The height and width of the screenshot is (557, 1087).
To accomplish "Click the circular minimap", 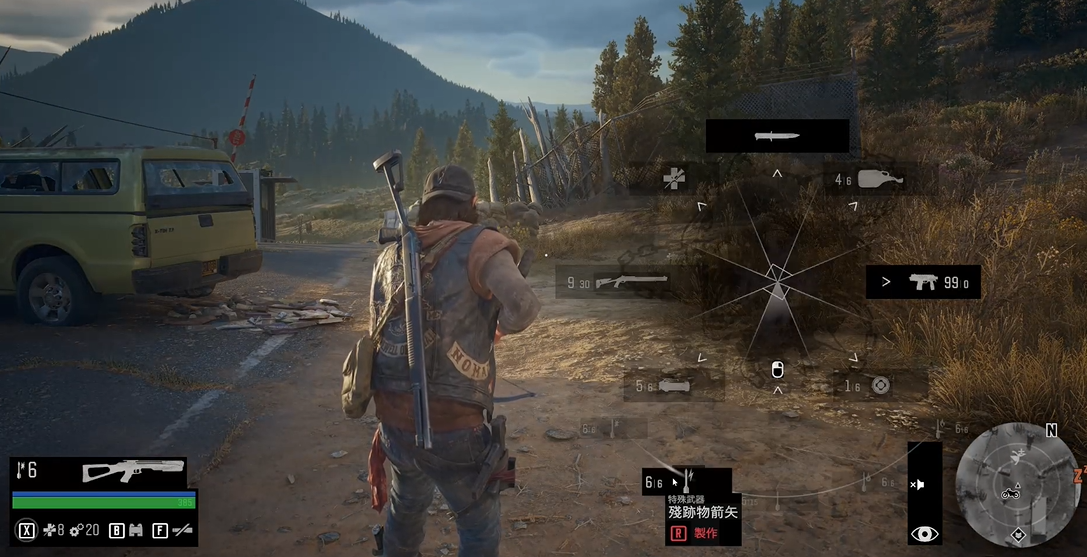I will (x=1016, y=483).
